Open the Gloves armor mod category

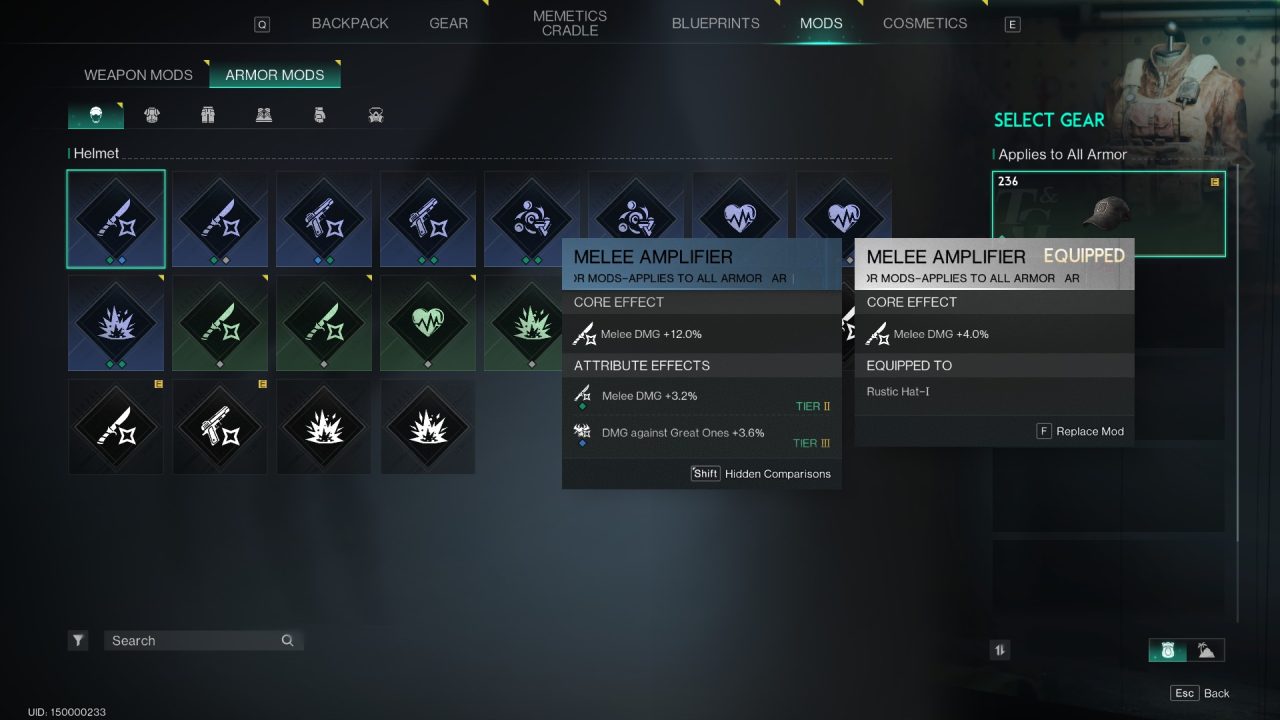(319, 115)
